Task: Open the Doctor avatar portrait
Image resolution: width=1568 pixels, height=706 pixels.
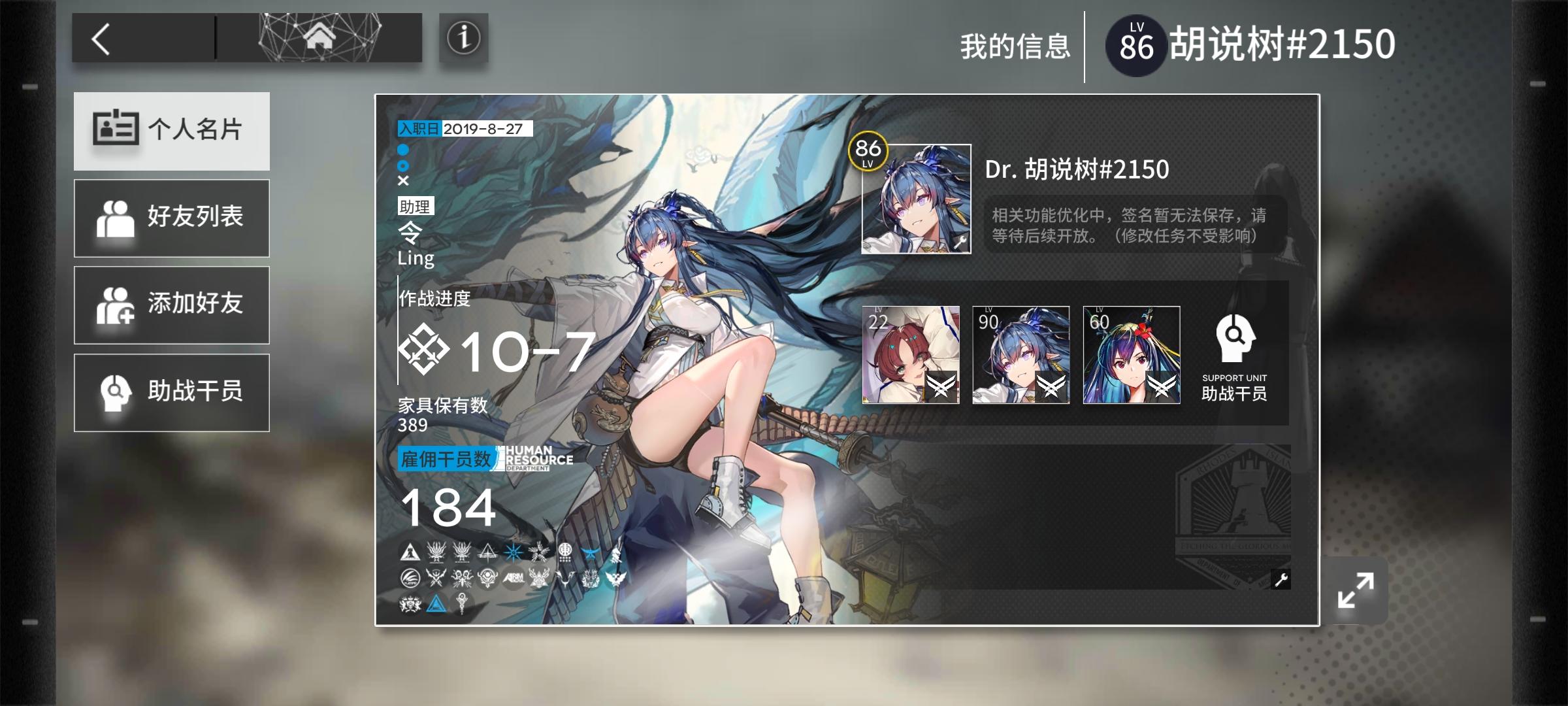Action: 913,196
